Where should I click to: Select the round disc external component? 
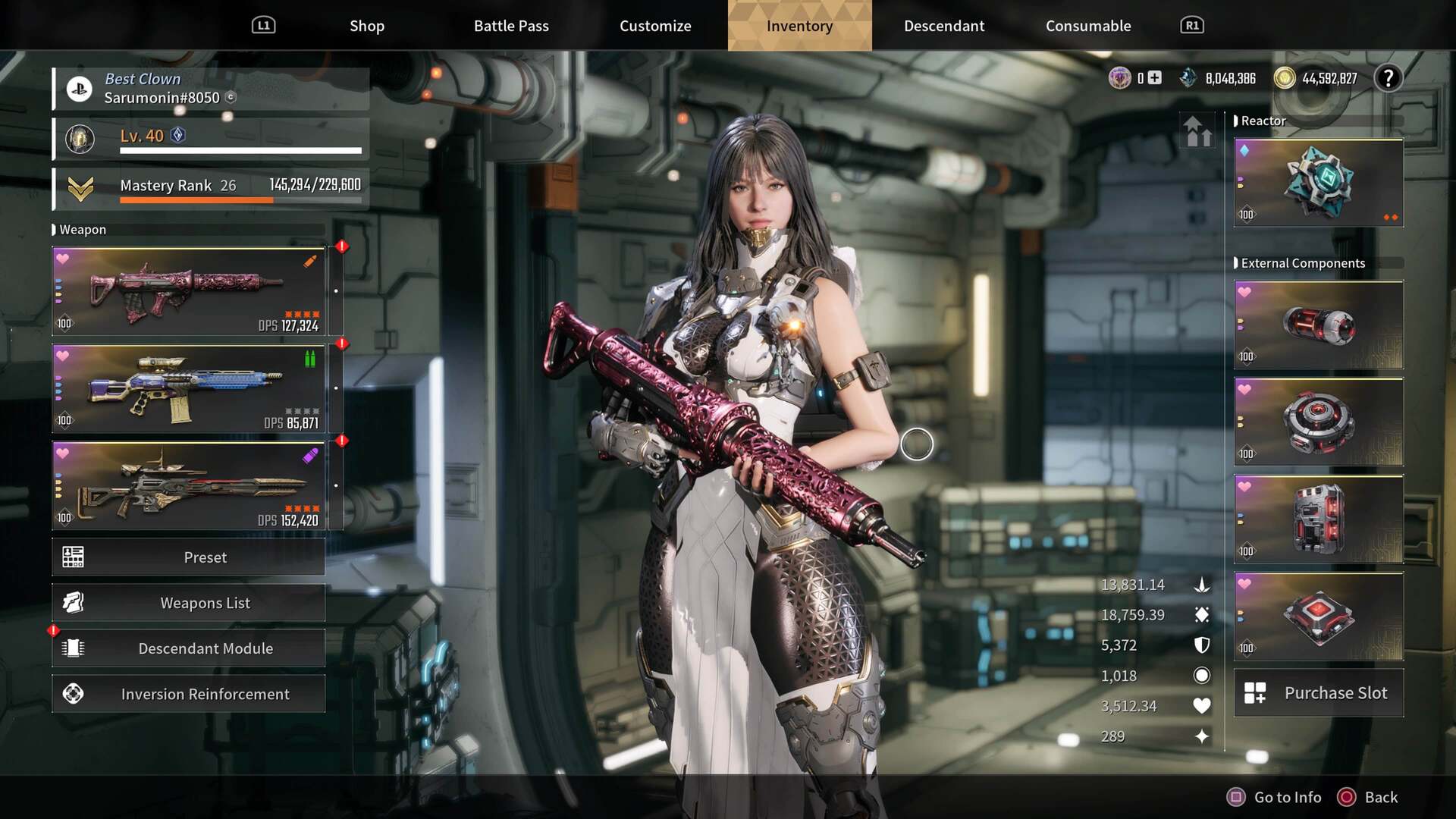1319,422
